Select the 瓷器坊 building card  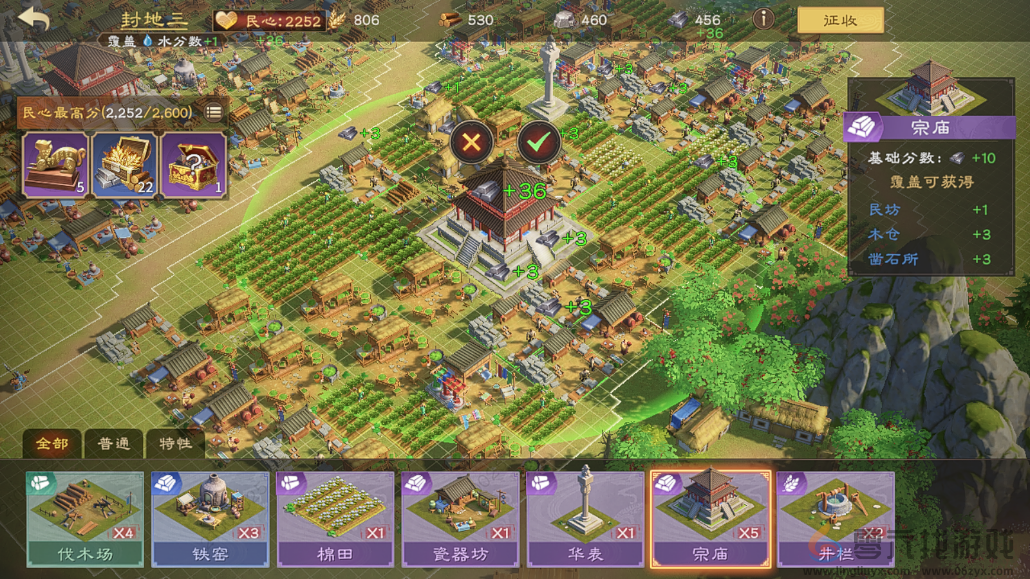[x=460, y=519]
